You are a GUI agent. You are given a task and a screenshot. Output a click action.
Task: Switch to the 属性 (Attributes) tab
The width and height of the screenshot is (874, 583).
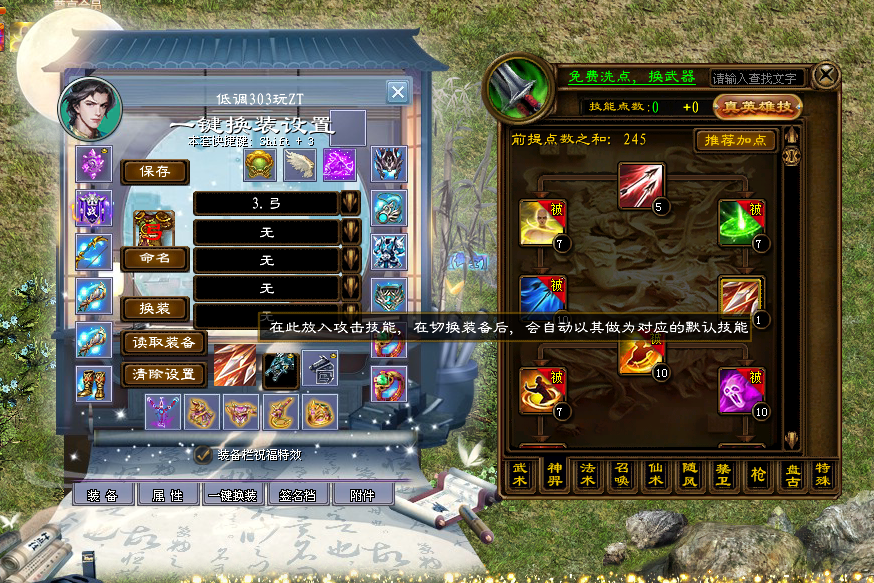(167, 495)
